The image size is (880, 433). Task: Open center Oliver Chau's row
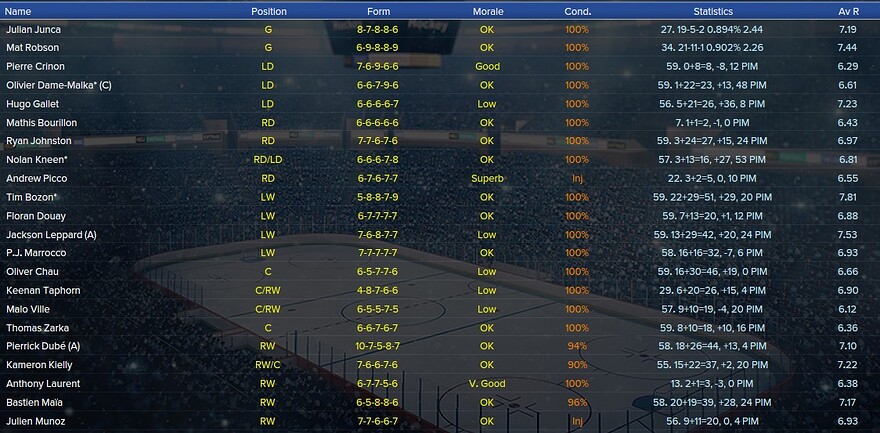point(31,272)
